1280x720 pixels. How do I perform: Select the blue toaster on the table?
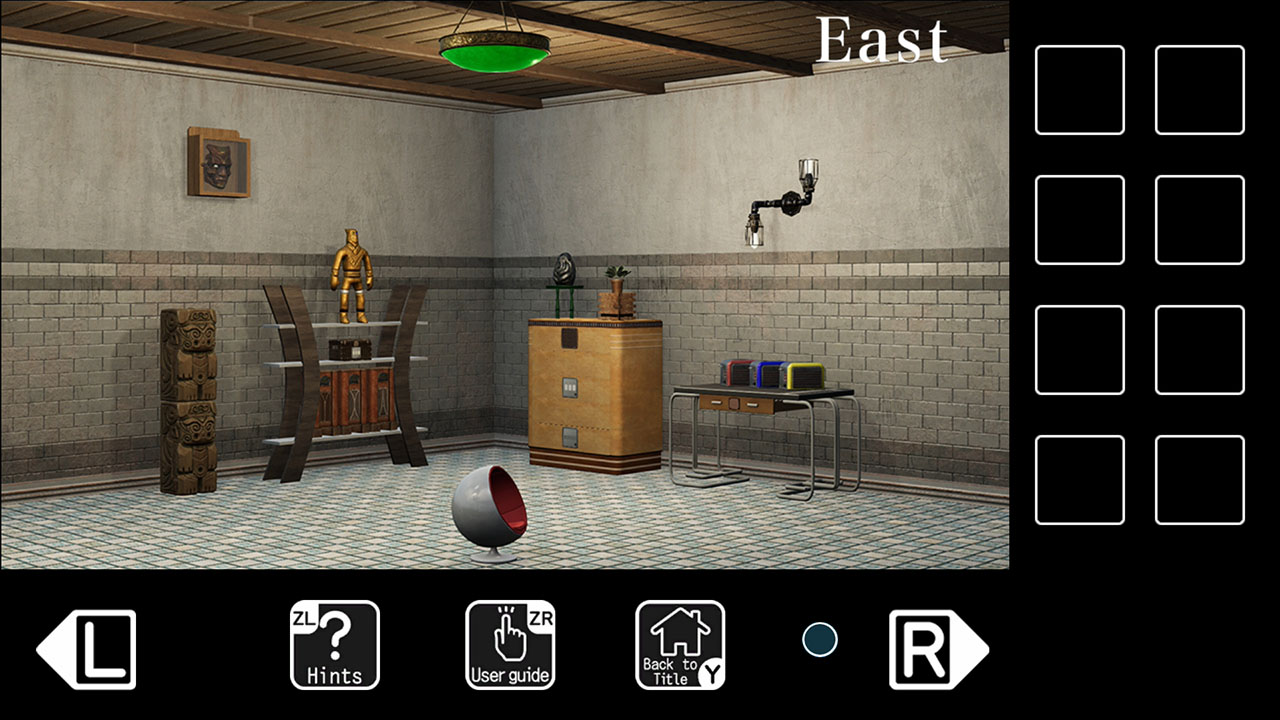pyautogui.click(x=768, y=375)
